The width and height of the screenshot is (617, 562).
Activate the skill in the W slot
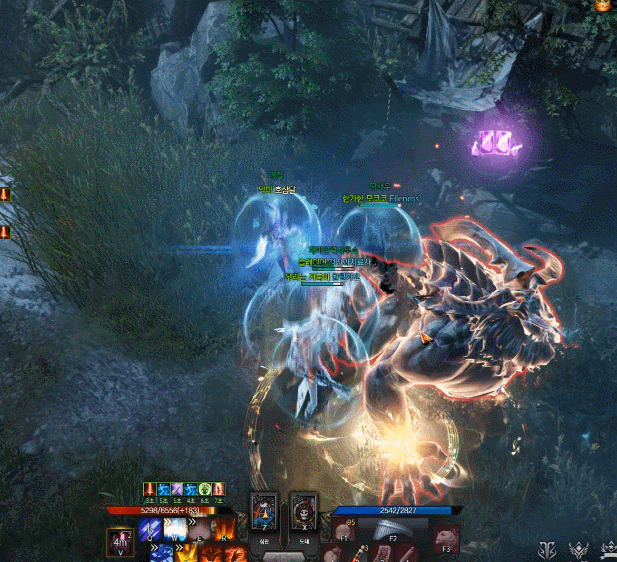click(x=175, y=529)
